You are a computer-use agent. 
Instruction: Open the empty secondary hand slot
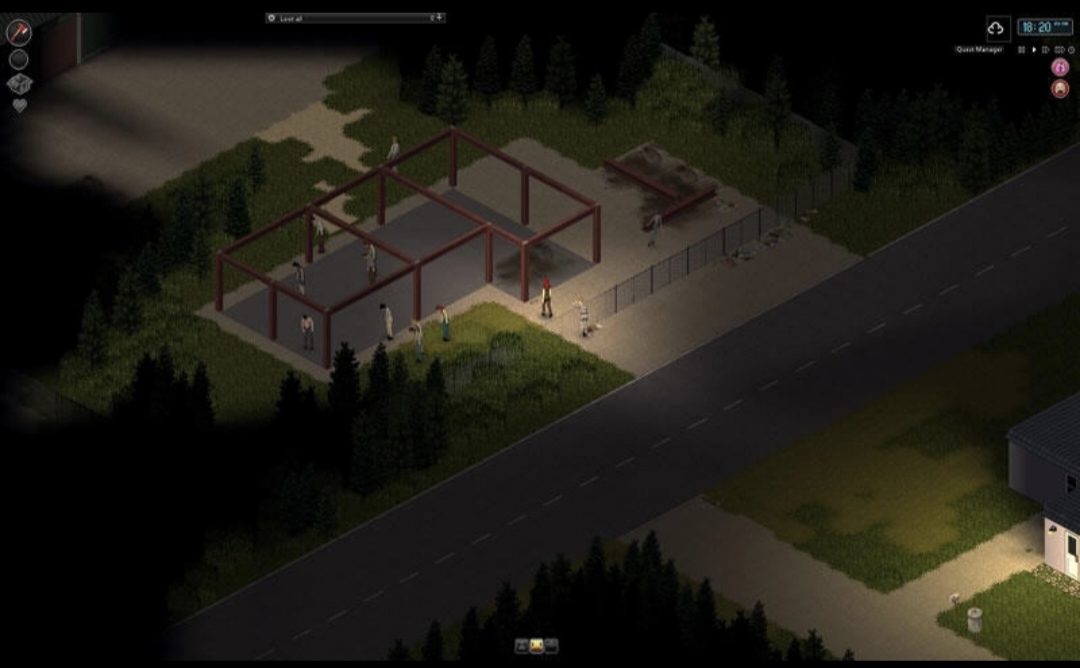(18, 59)
